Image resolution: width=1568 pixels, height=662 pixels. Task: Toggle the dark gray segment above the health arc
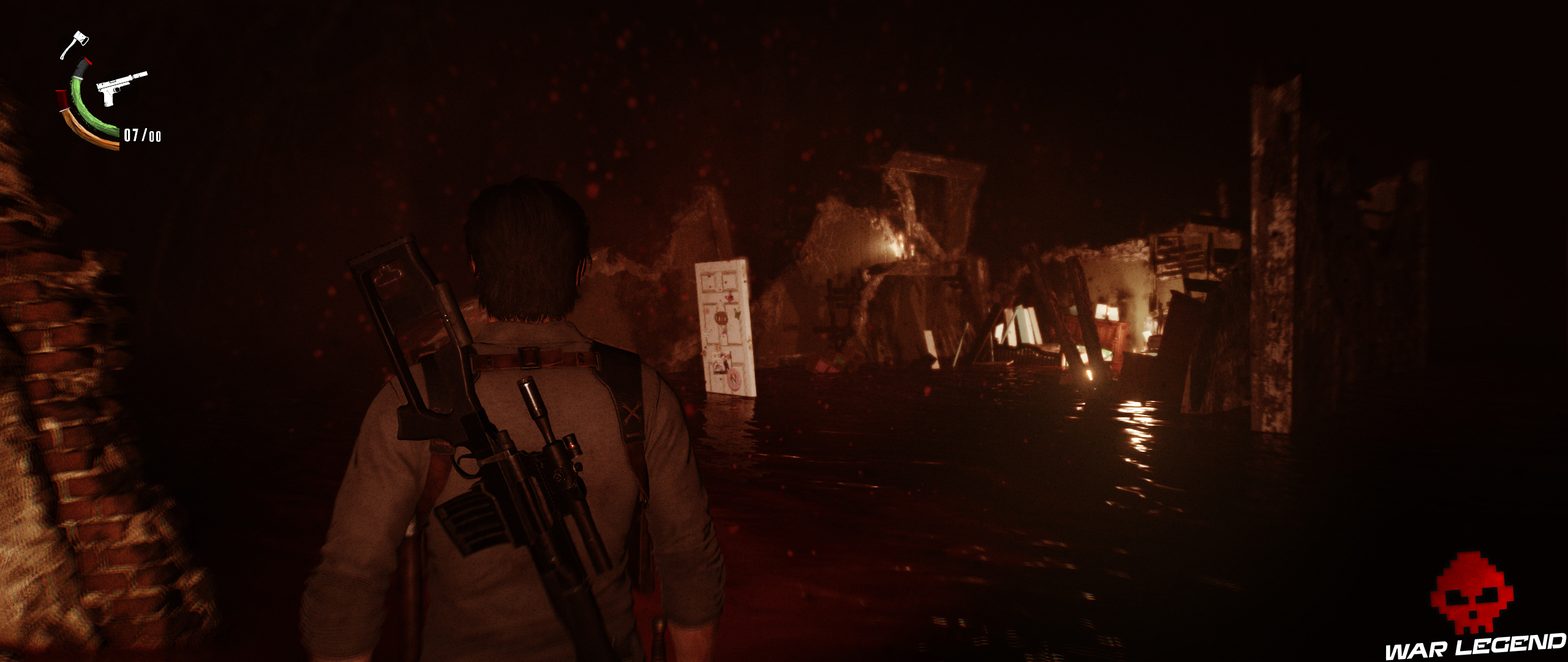click(80, 68)
